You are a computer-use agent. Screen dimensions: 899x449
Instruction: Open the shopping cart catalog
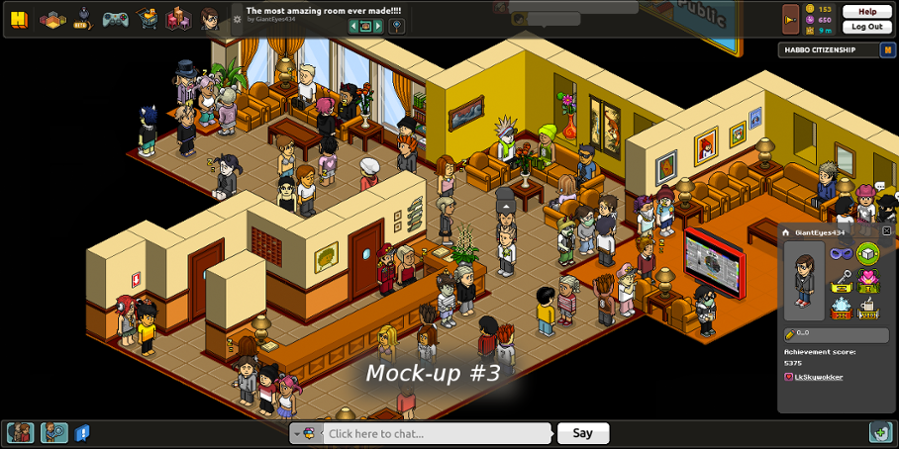[x=146, y=19]
